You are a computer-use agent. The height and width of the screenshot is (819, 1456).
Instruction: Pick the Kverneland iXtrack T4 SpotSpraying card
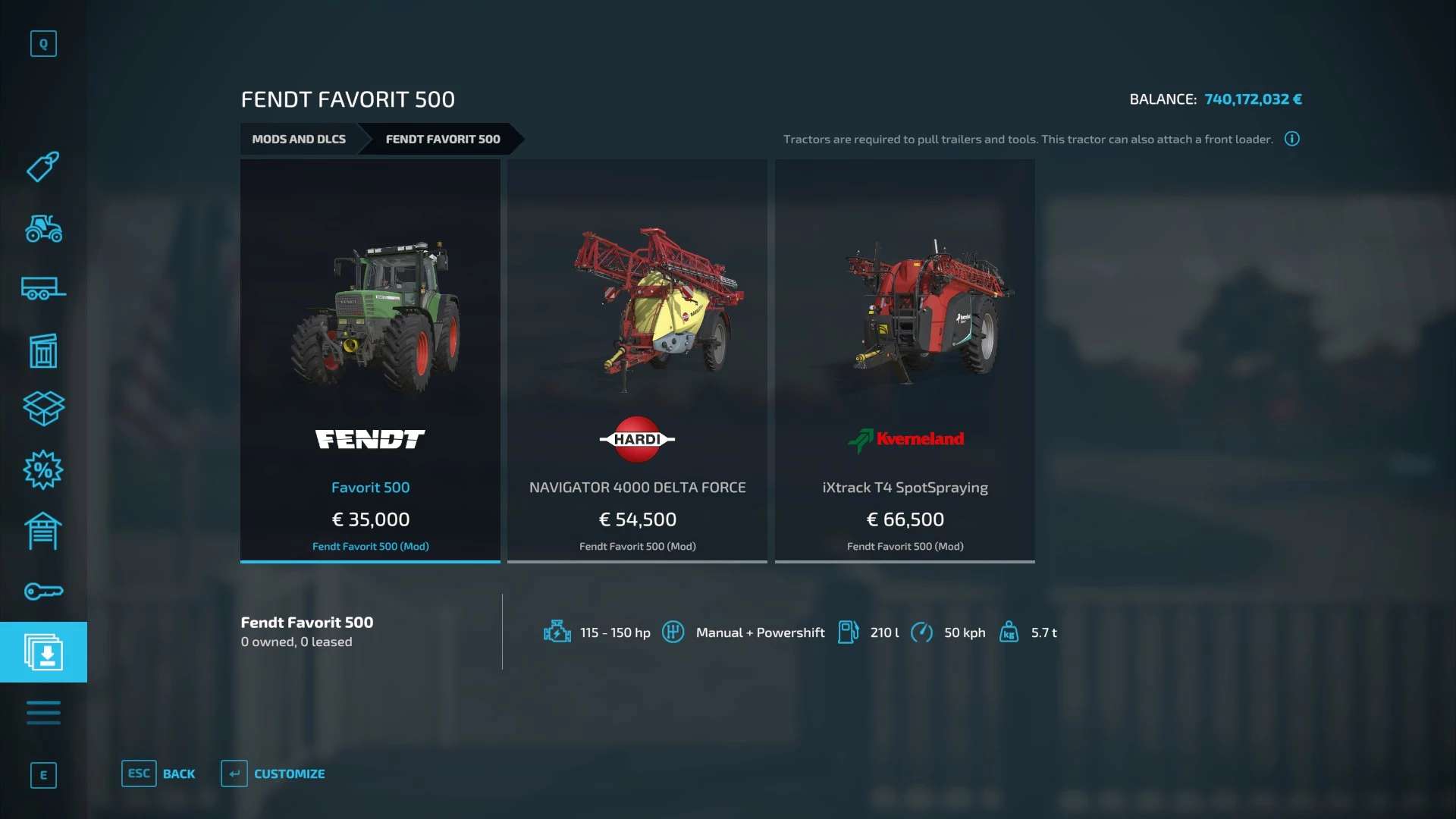[905, 360]
